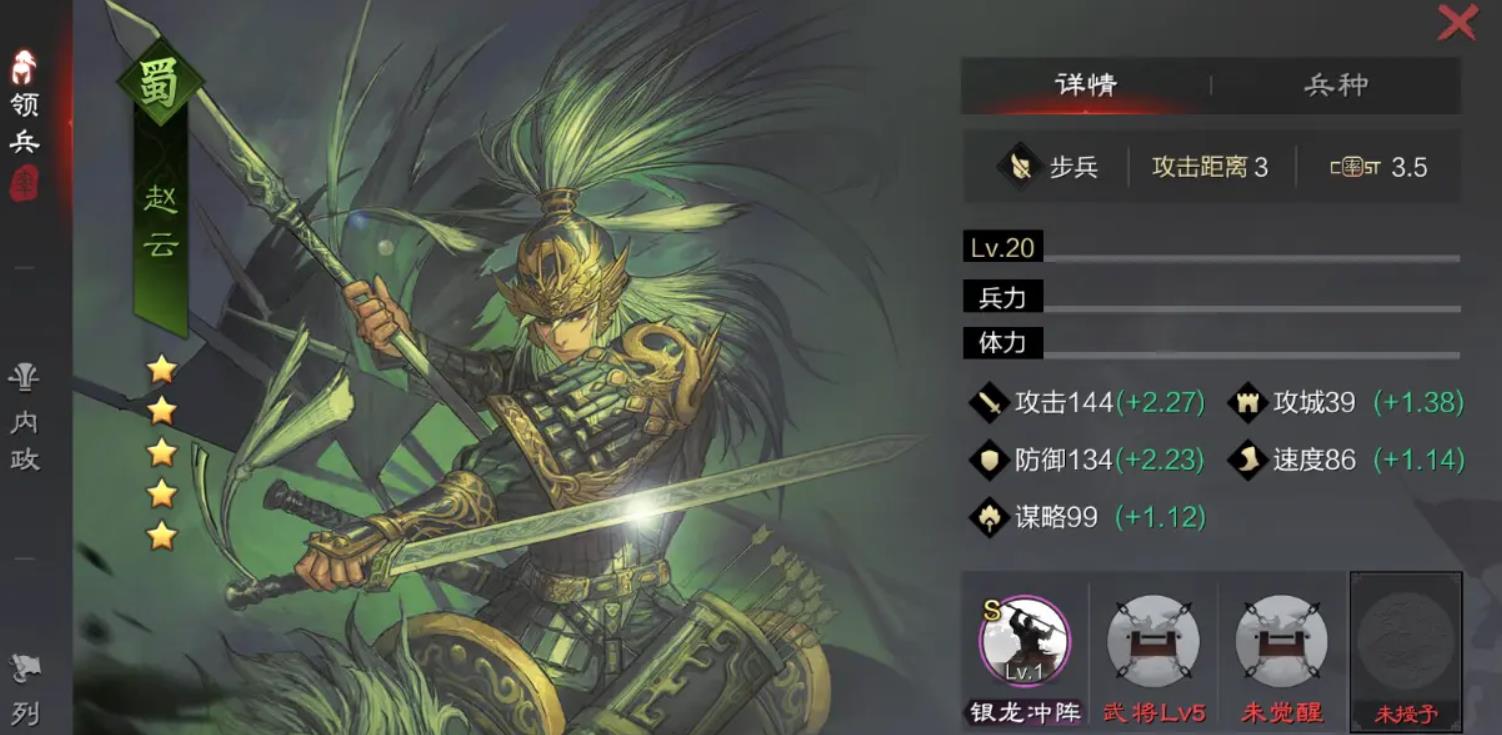Click the 攻击 sword stat icon
The height and width of the screenshot is (735, 1502).
991,404
